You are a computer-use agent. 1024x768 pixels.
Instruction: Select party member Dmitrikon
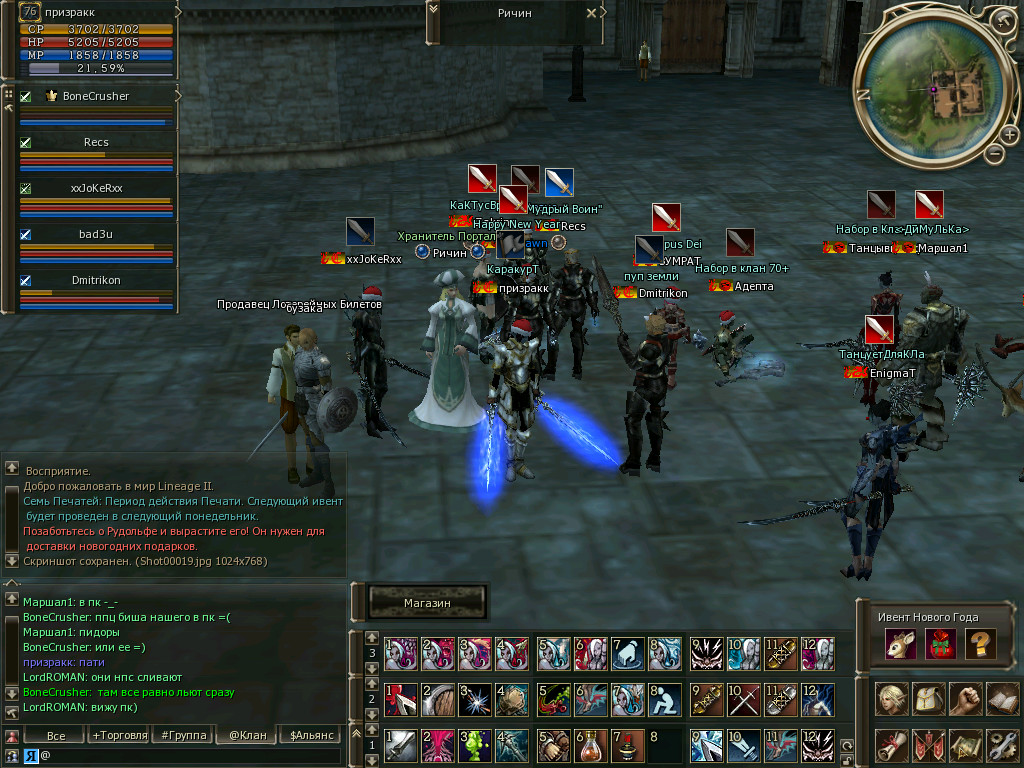(96, 281)
